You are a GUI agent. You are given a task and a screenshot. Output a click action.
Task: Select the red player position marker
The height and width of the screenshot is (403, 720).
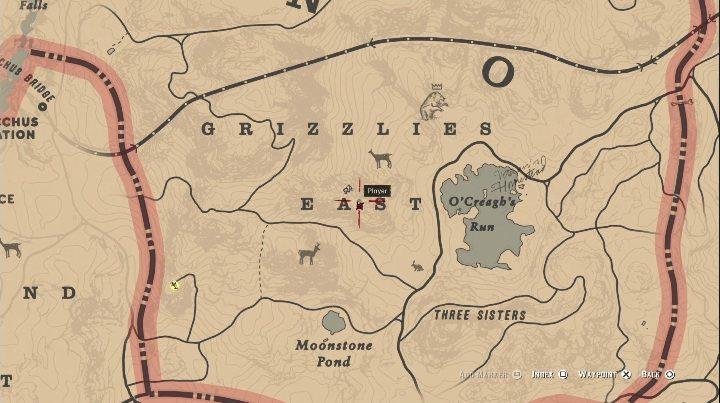[x=360, y=204]
